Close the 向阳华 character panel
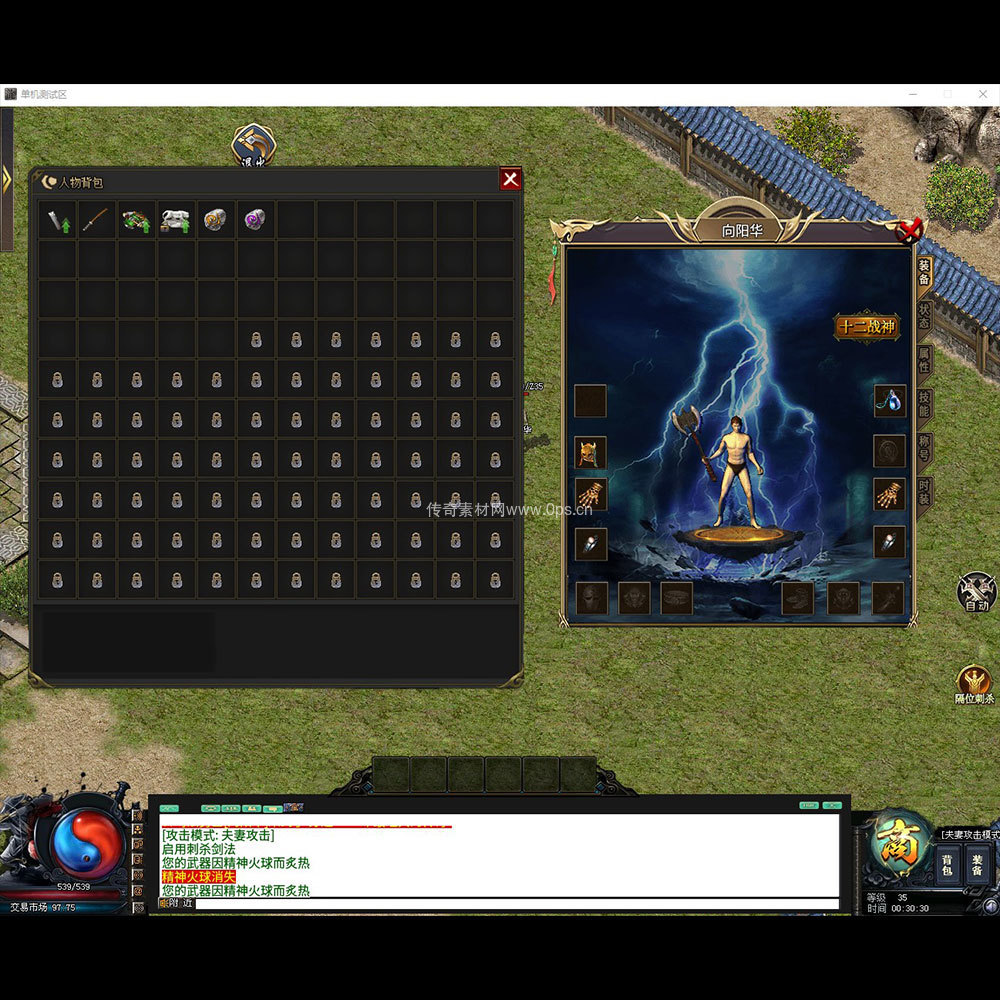The width and height of the screenshot is (1000, 1000). point(909,232)
